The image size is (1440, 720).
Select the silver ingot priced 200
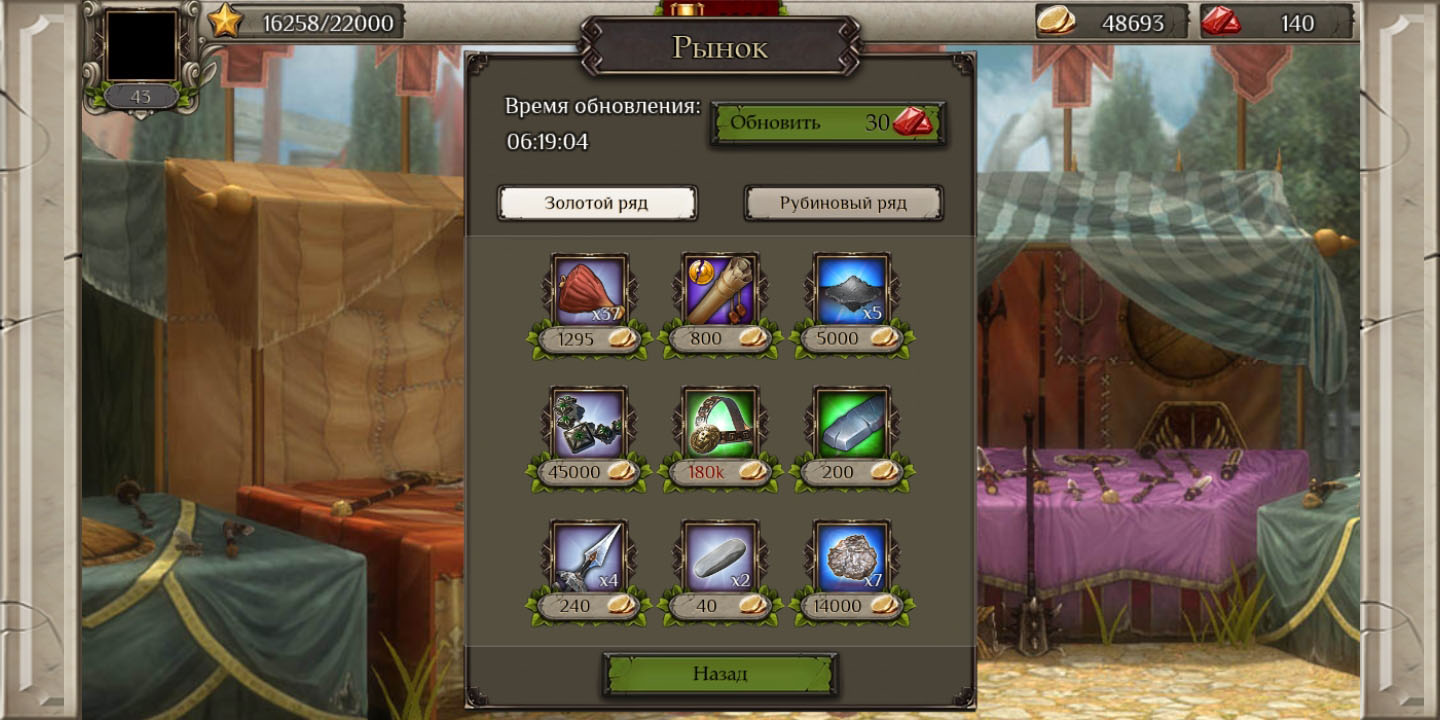click(851, 423)
